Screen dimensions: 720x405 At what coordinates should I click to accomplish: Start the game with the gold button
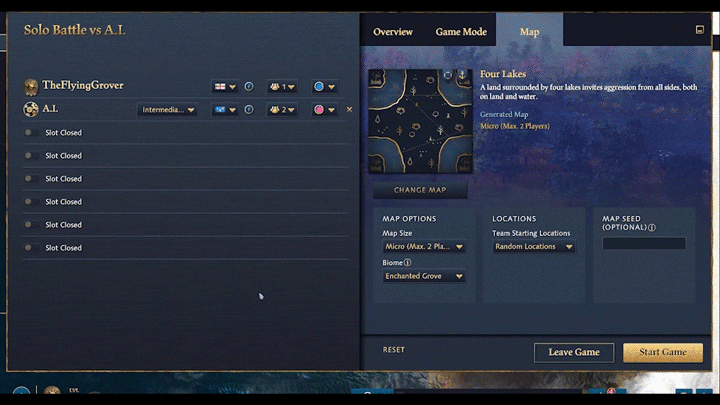point(662,352)
